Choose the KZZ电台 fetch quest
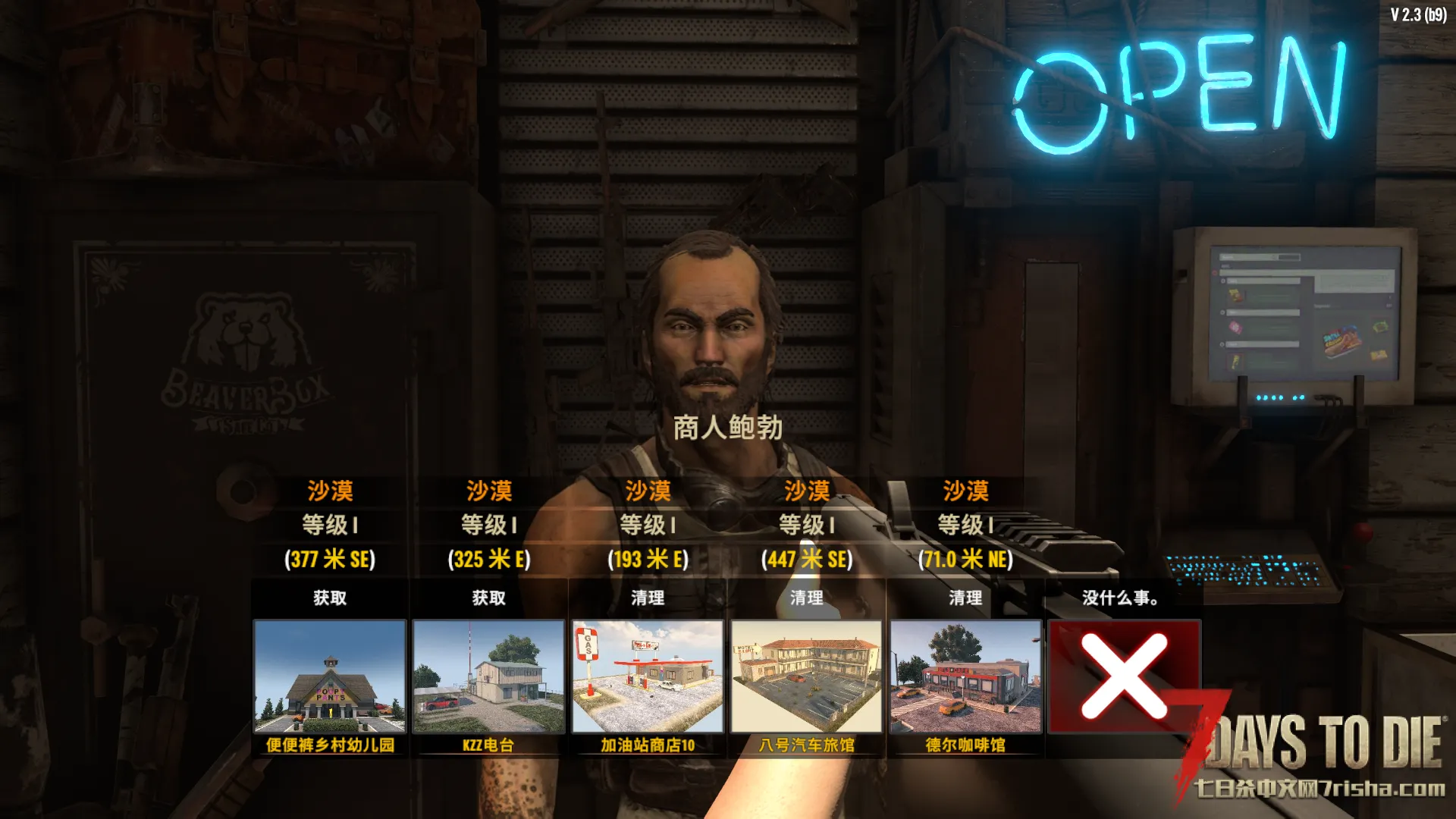The width and height of the screenshot is (1456, 819). (x=488, y=676)
